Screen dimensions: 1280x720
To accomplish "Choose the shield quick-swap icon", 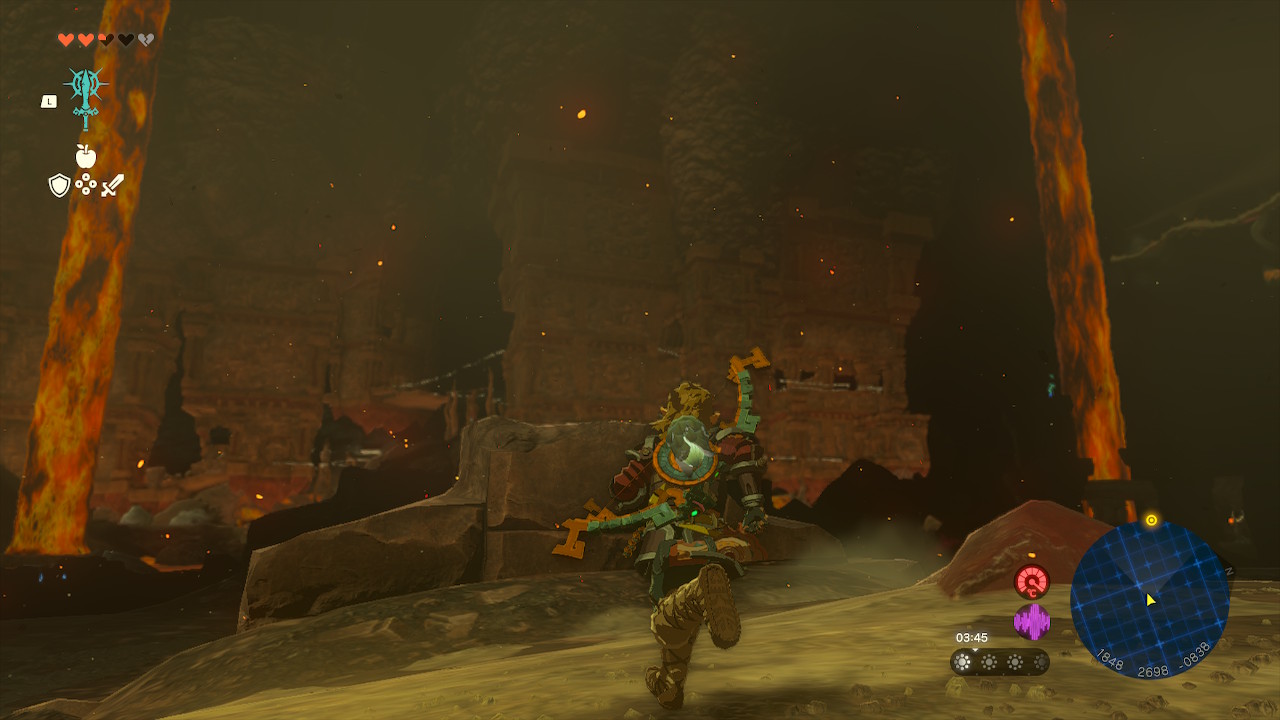I will [x=59, y=185].
